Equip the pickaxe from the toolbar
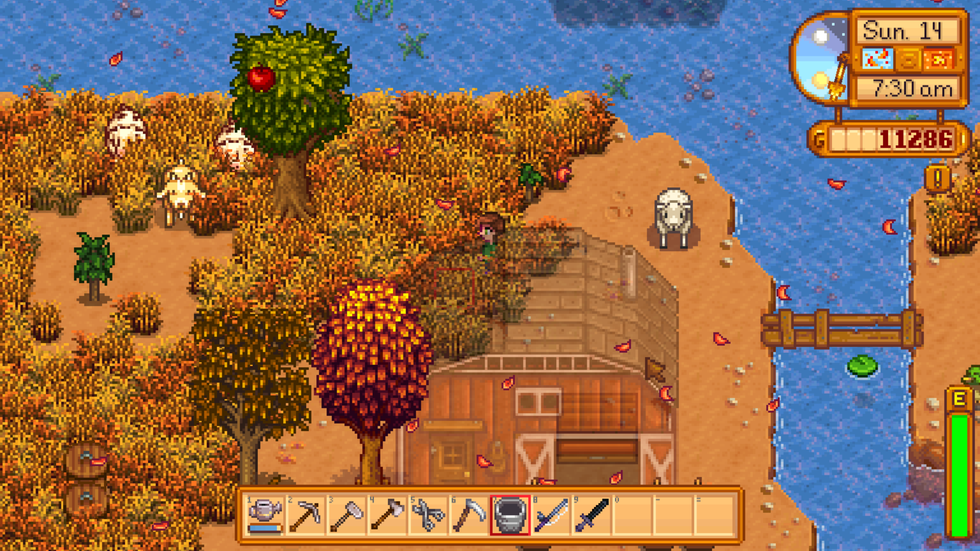This screenshot has width=980, height=551. [305, 515]
